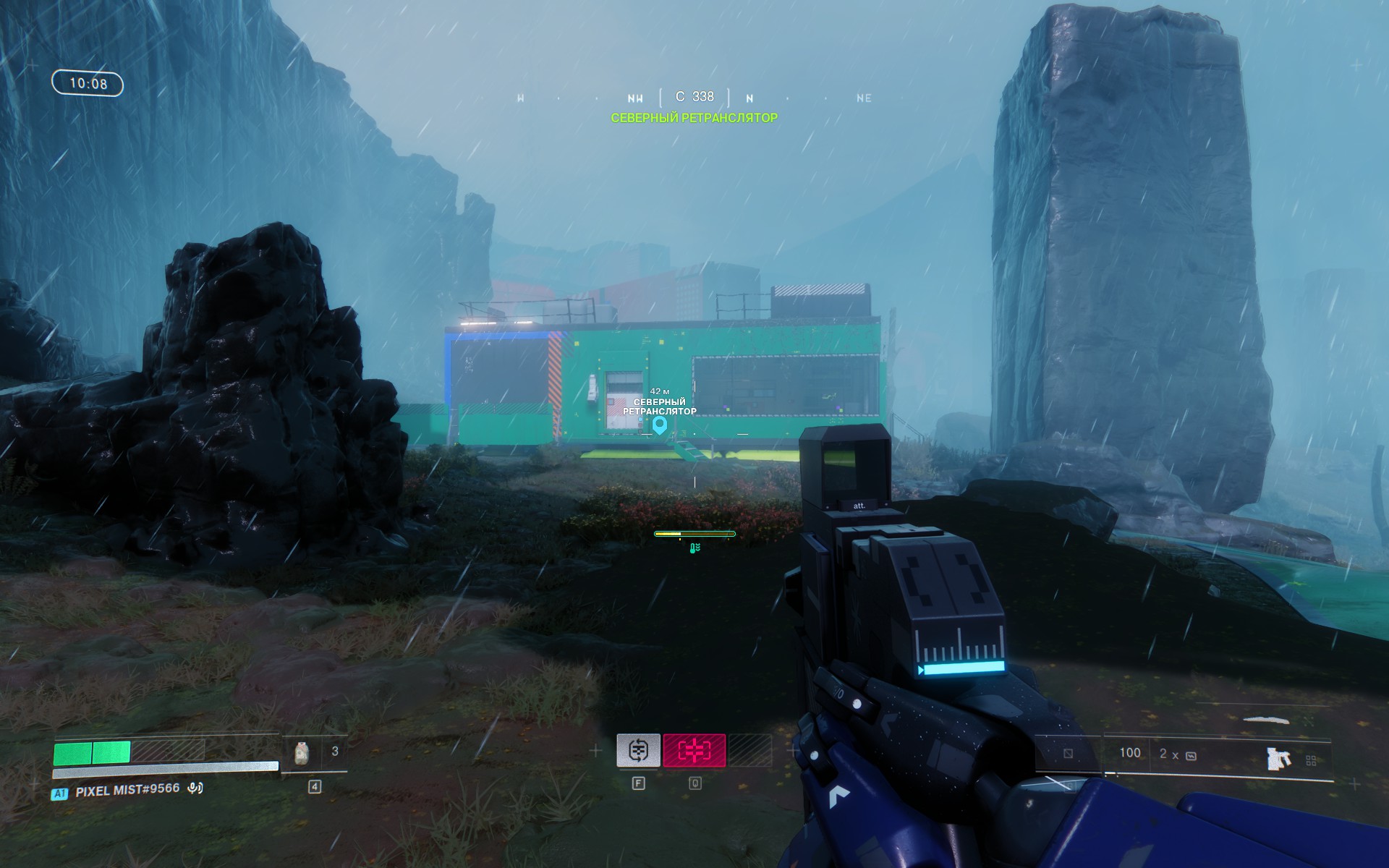Activate the grey swap-arrows ability icon
Image resolution: width=1389 pixels, height=868 pixels.
[638, 750]
